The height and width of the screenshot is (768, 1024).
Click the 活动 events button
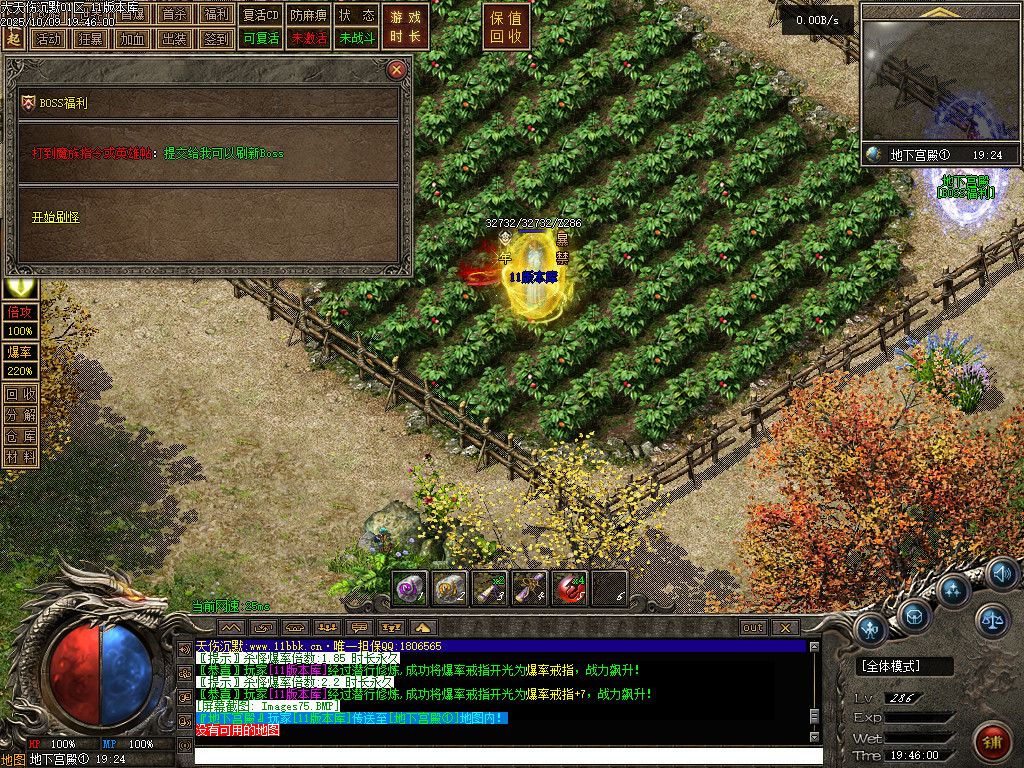[47, 39]
